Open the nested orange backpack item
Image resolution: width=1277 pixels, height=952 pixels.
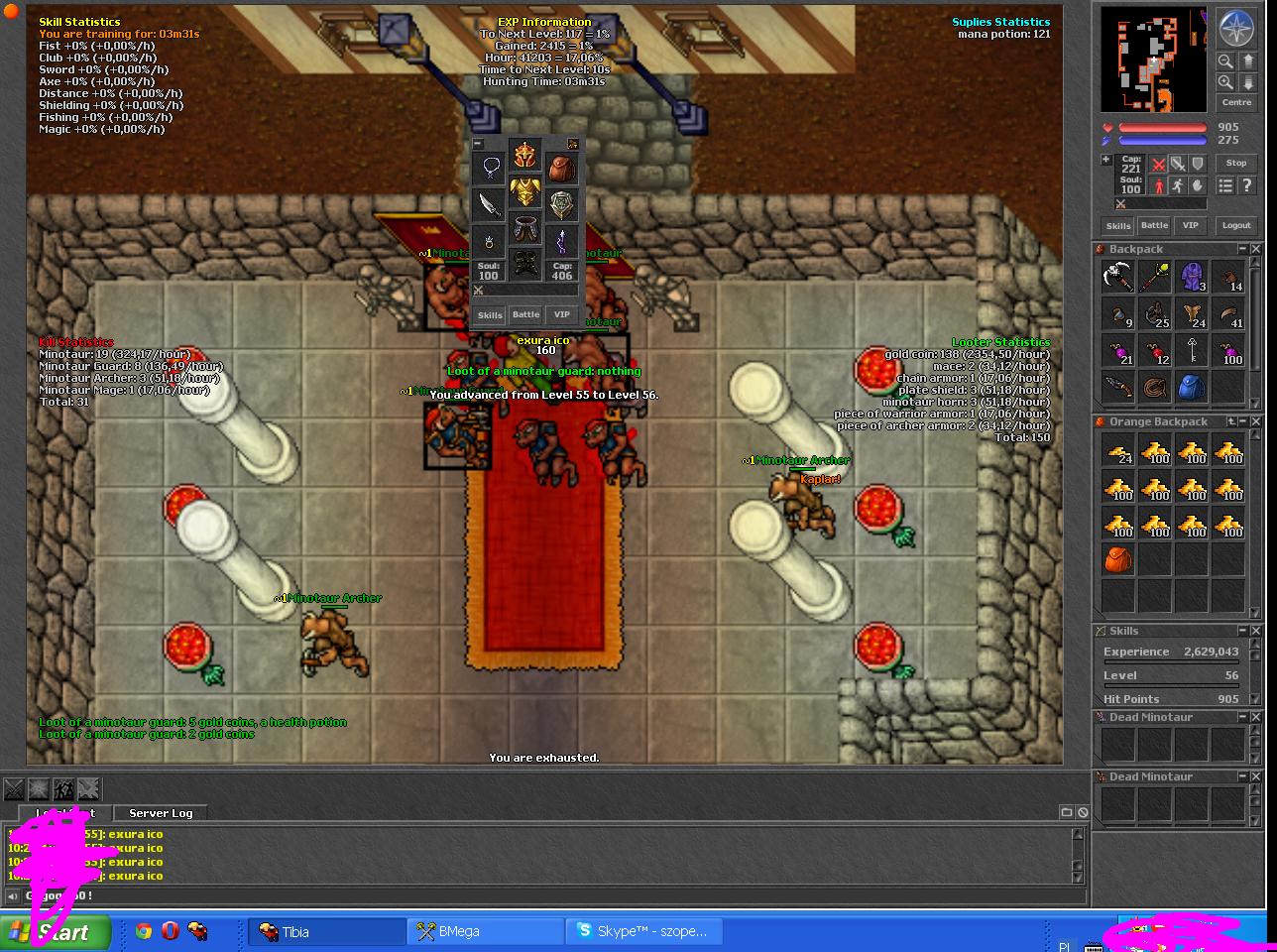tap(1118, 559)
